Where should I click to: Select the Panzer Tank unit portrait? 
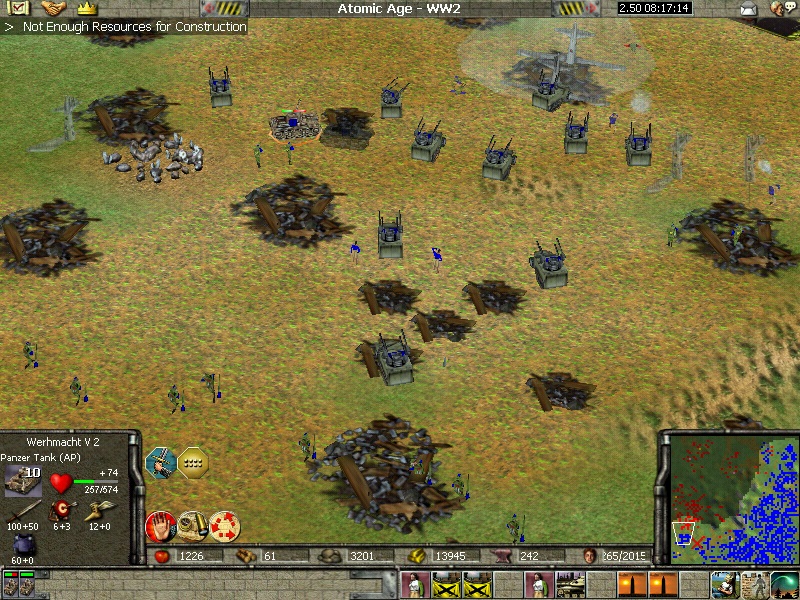point(24,481)
